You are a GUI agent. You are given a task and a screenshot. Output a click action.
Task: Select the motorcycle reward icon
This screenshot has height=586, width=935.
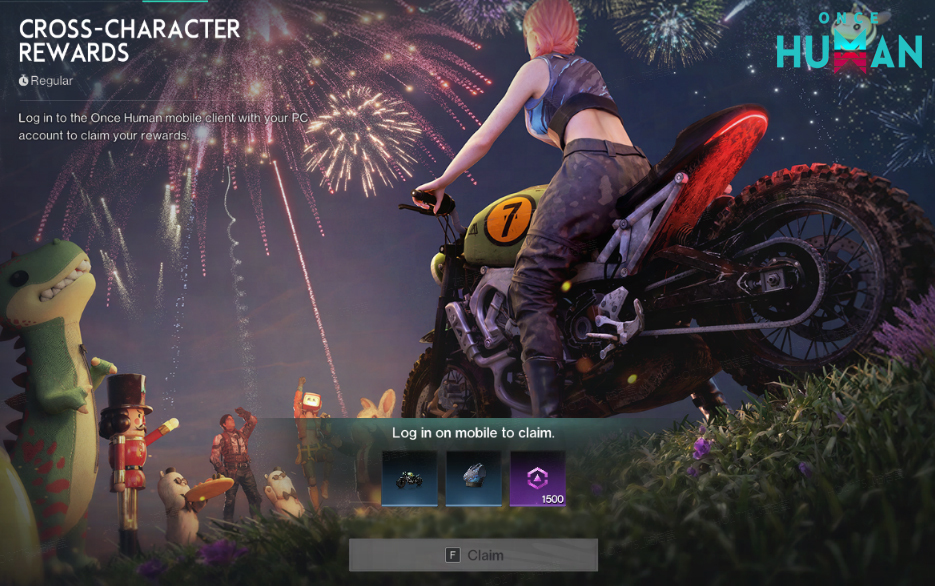point(409,478)
